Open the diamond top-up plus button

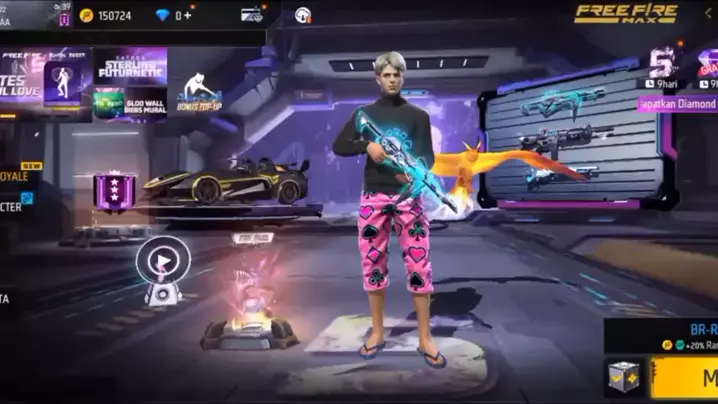[x=188, y=16]
